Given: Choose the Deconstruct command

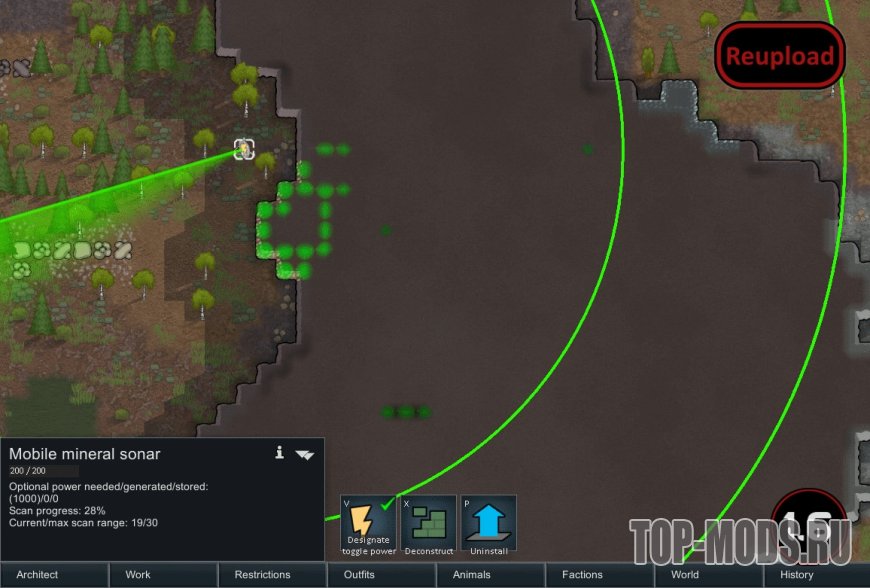Looking at the screenshot, I should click(x=429, y=525).
